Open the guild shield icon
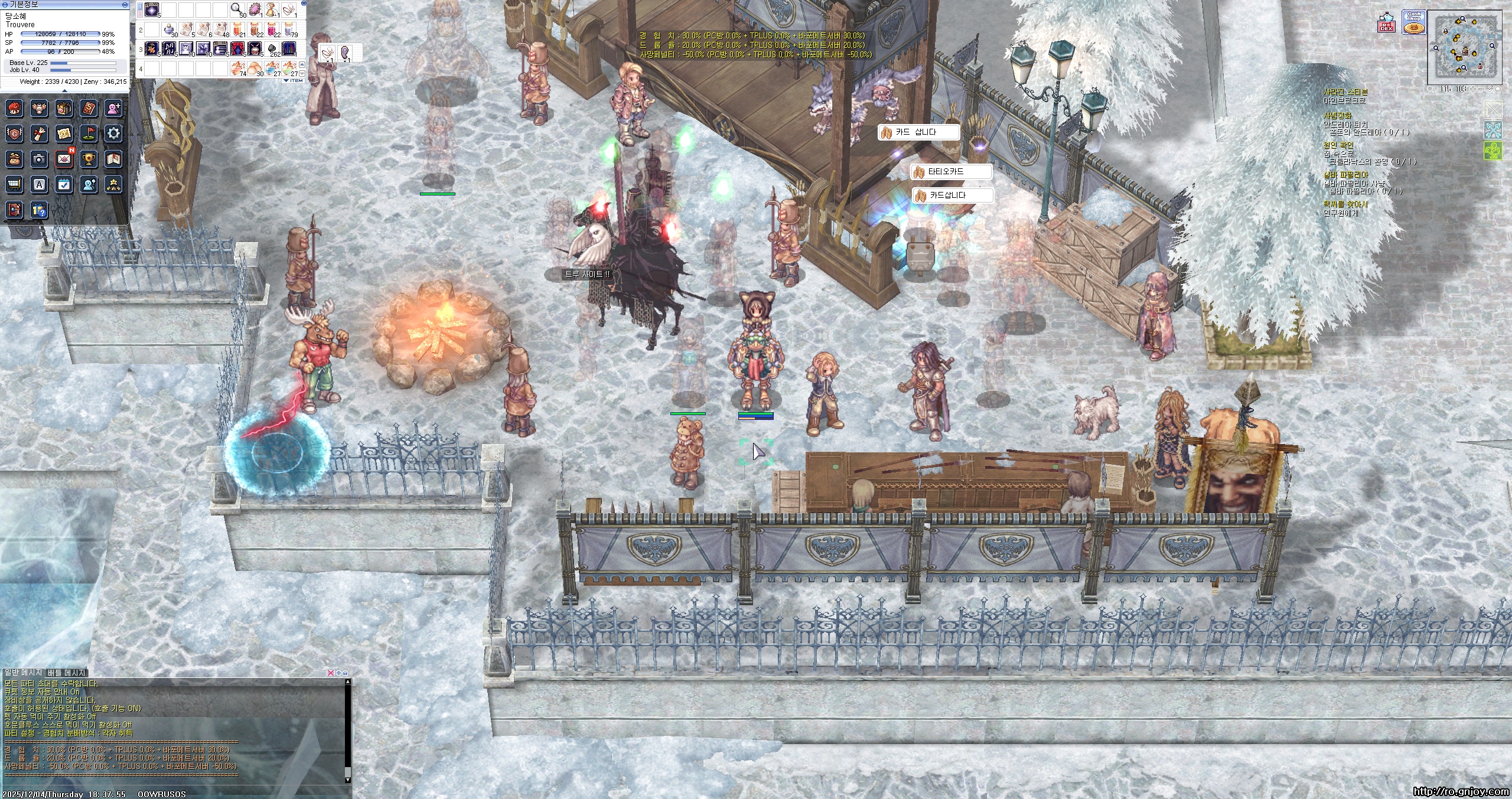The image size is (1512, 799). tap(14, 133)
